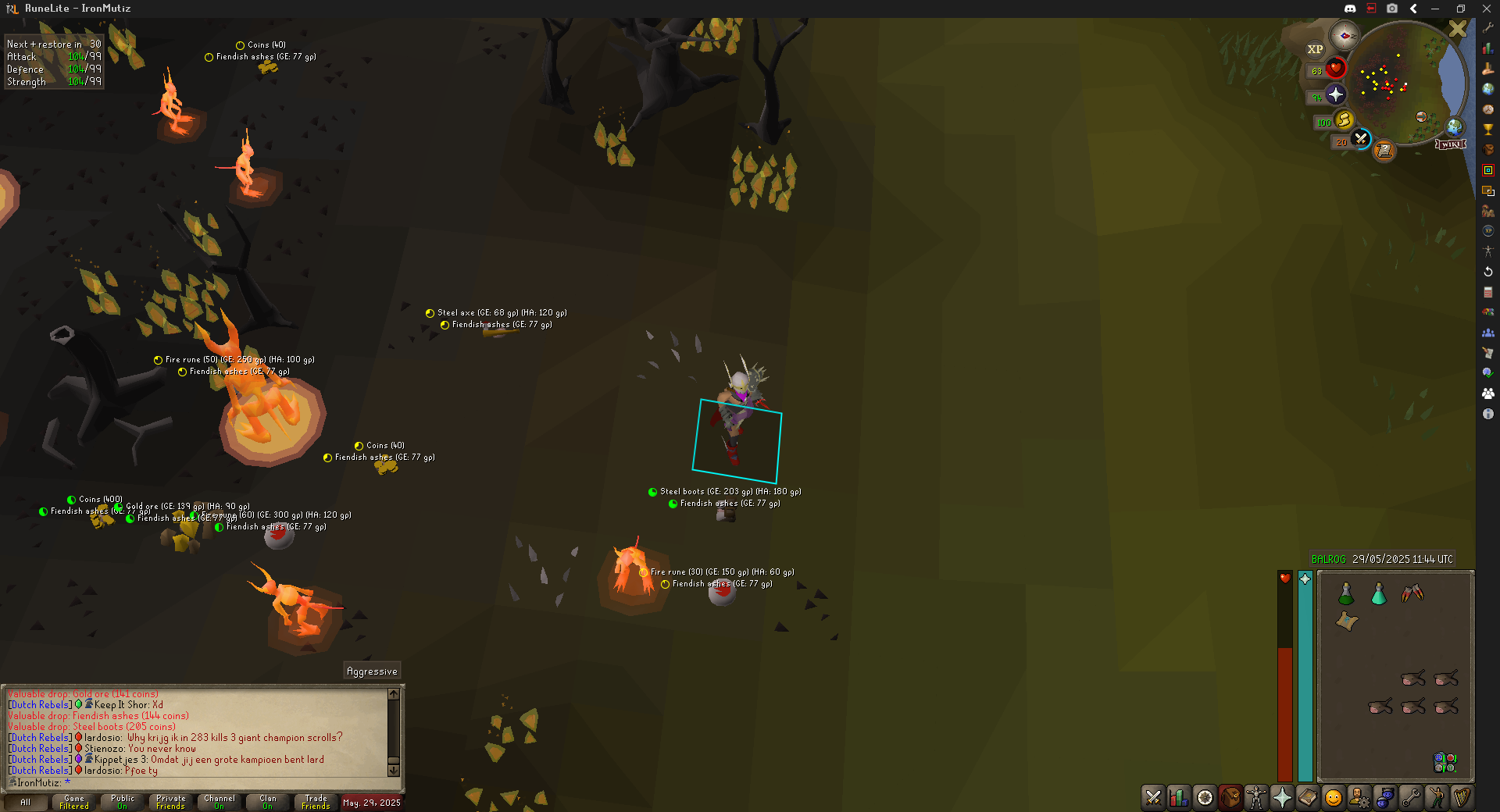Open the world map globe
The width and height of the screenshot is (1500, 812).
pyautogui.click(x=1454, y=126)
